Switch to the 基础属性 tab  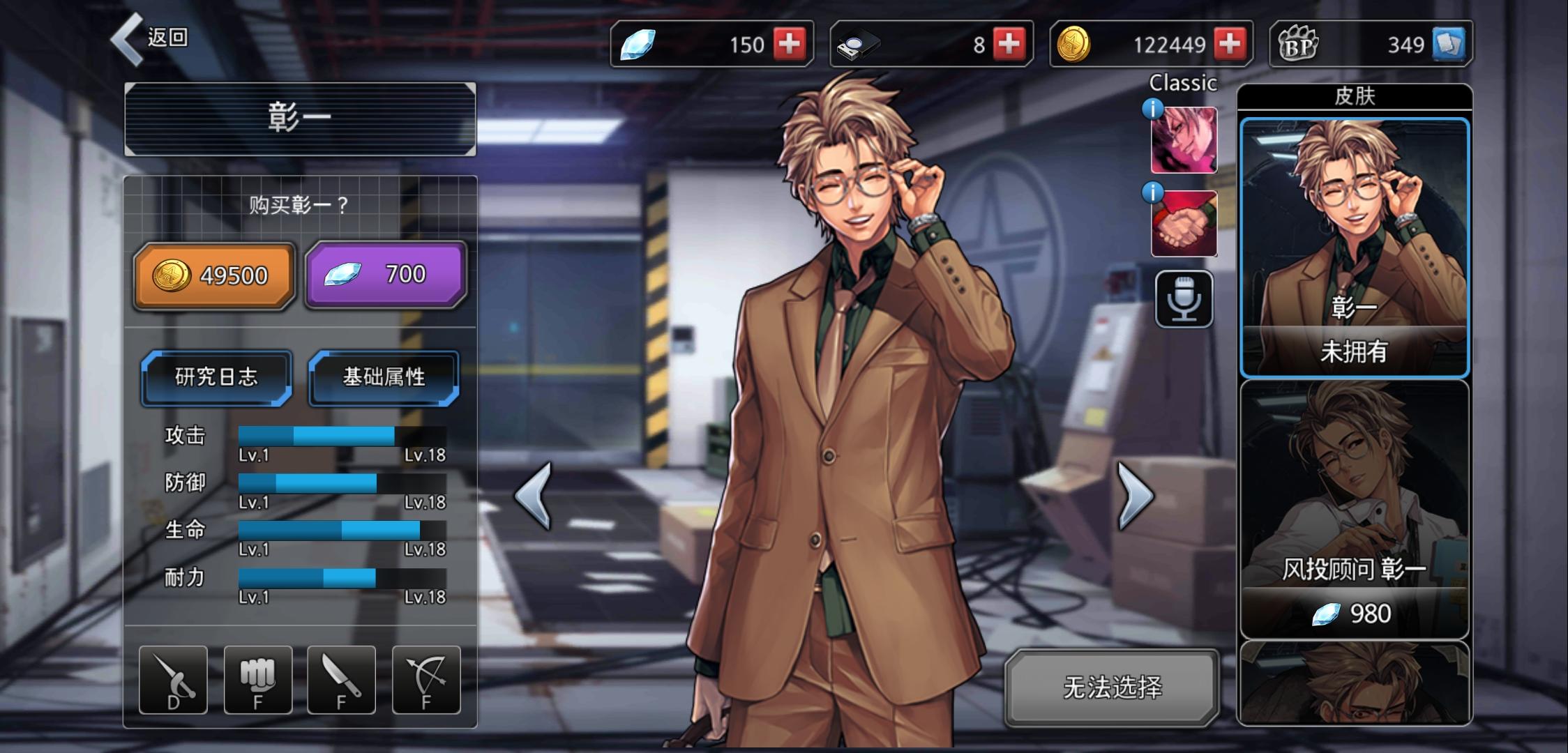point(384,378)
